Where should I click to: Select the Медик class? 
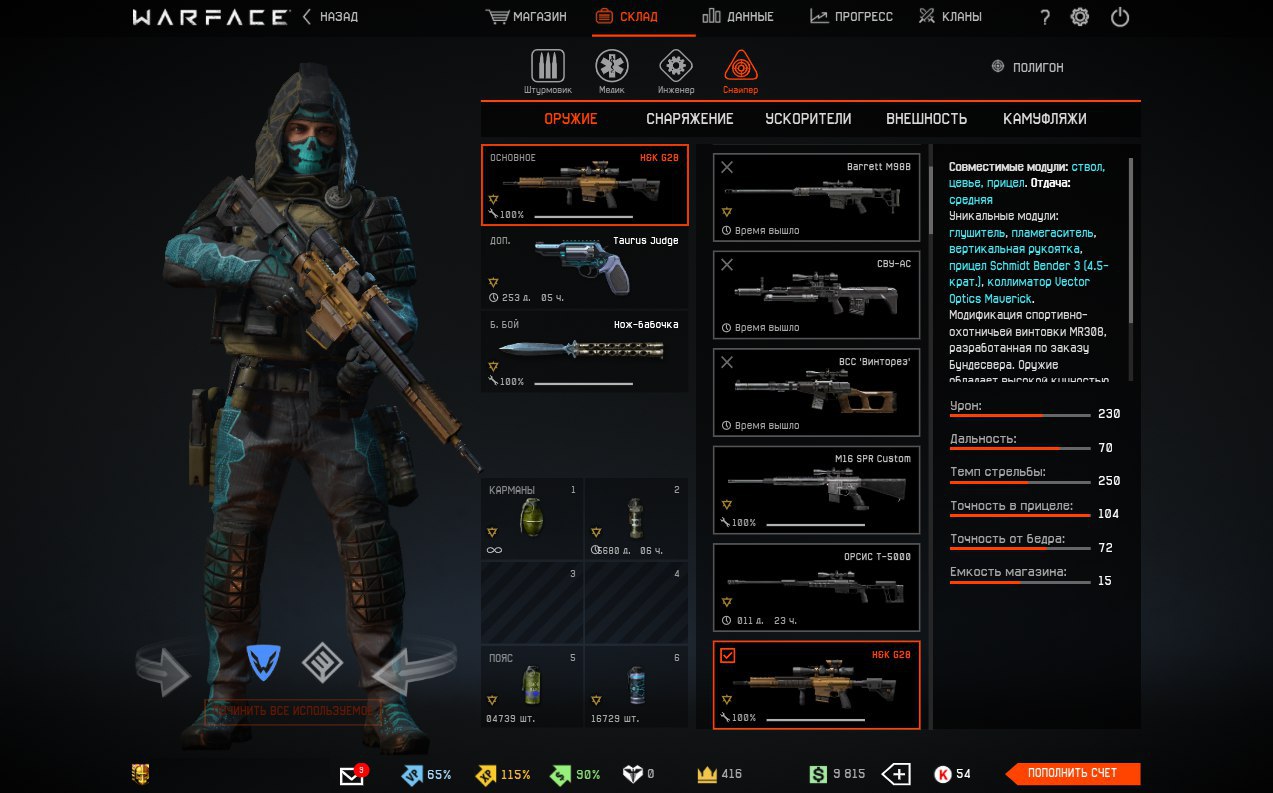[611, 70]
